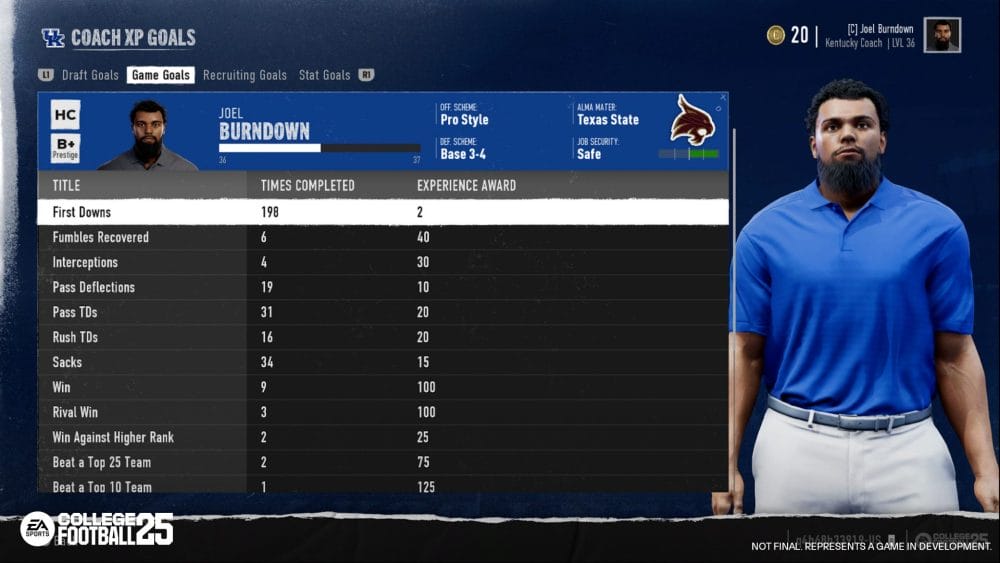Click the goals list scrollbar

[x=733, y=300]
